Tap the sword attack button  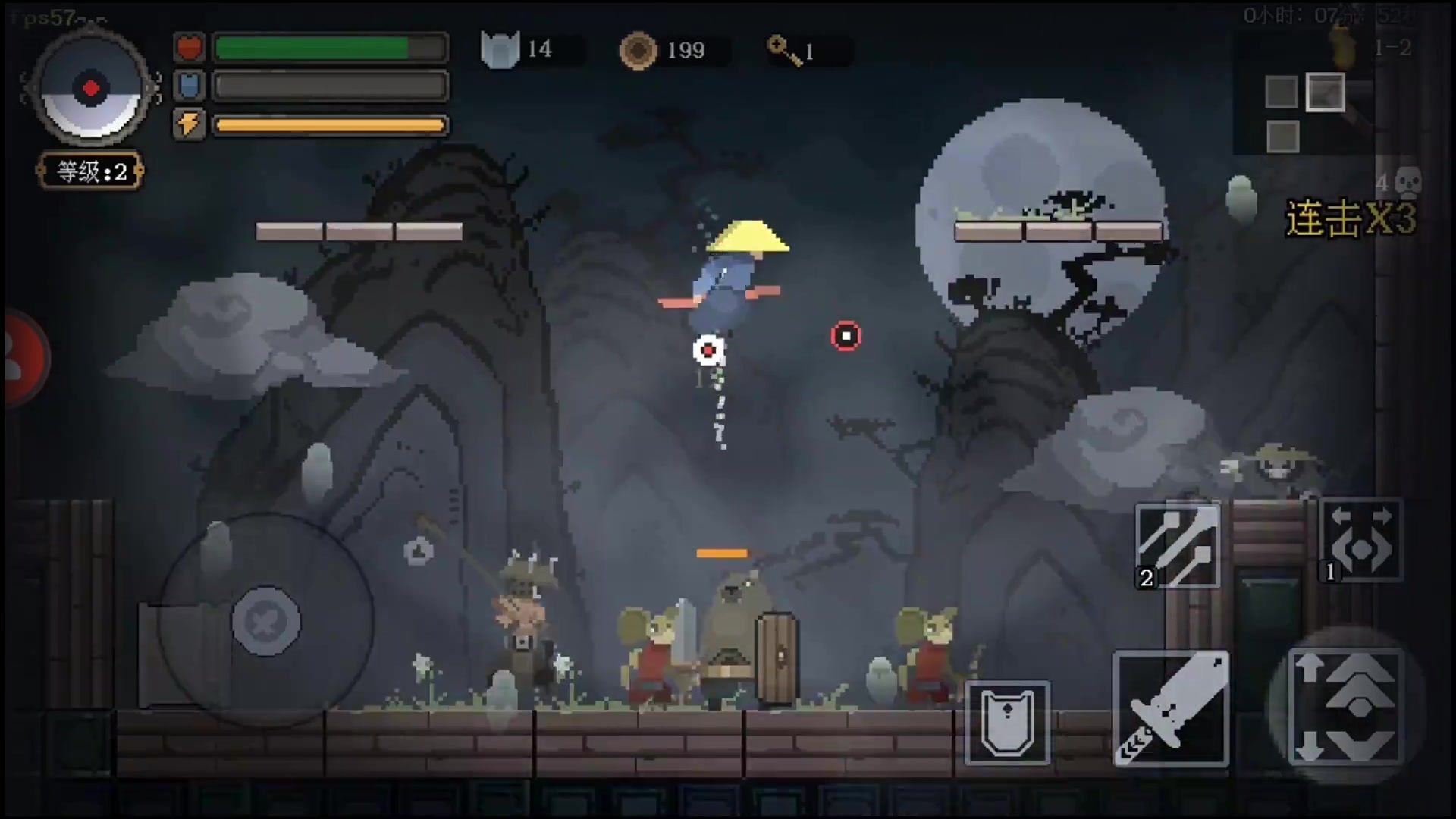pos(1172,709)
